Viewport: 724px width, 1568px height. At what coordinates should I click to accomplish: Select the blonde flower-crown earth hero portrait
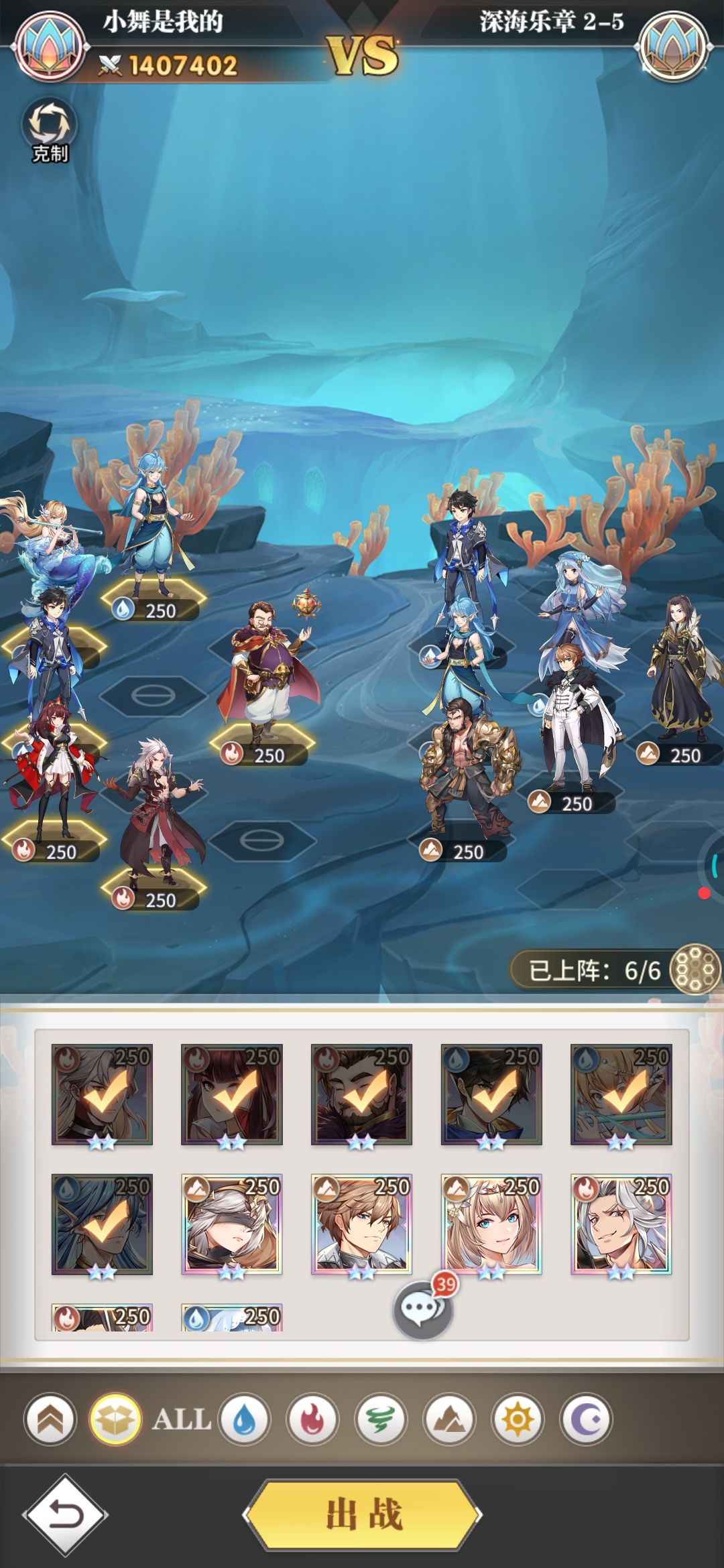pyautogui.click(x=491, y=1224)
